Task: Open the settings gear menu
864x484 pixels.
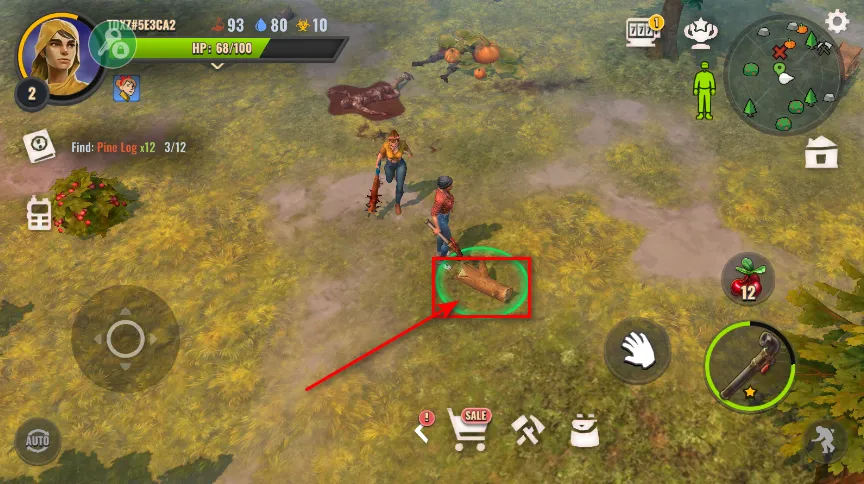Action: point(837,22)
